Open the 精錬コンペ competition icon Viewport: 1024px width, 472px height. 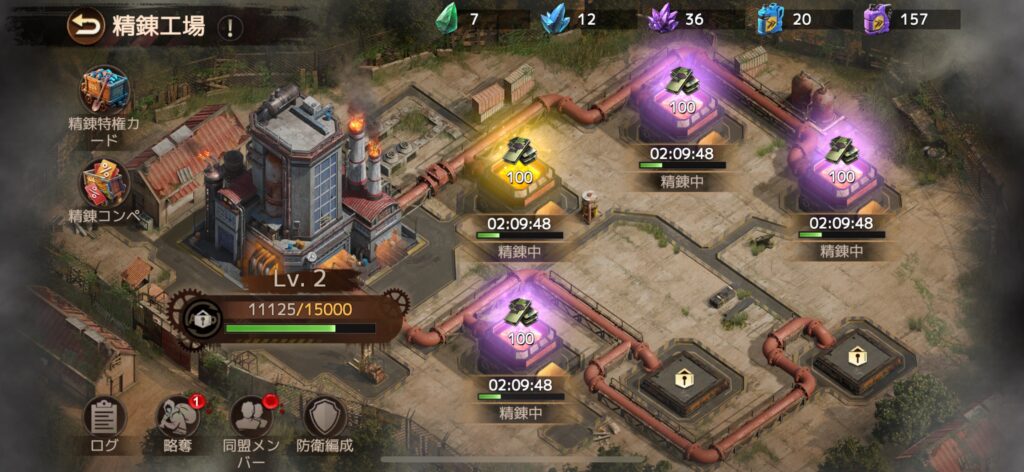click(x=105, y=185)
